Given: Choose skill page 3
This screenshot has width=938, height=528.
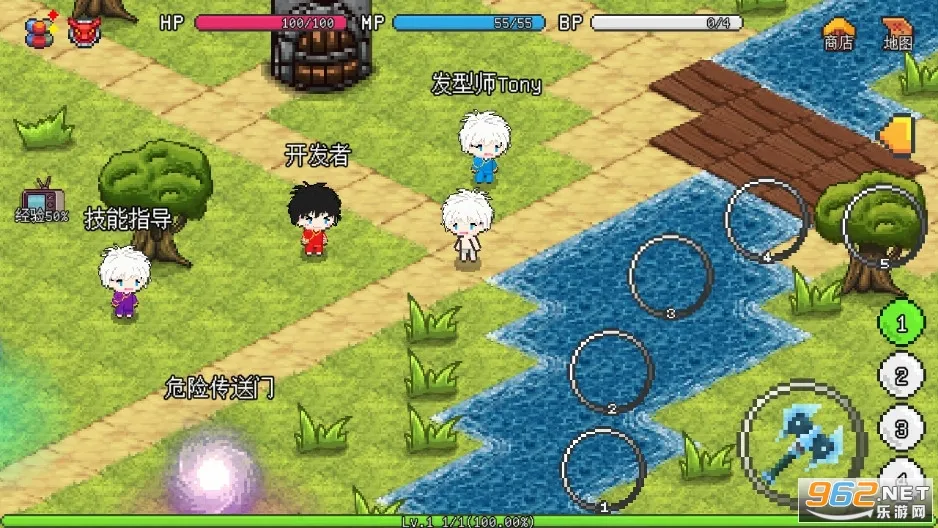Looking at the screenshot, I should (901, 429).
